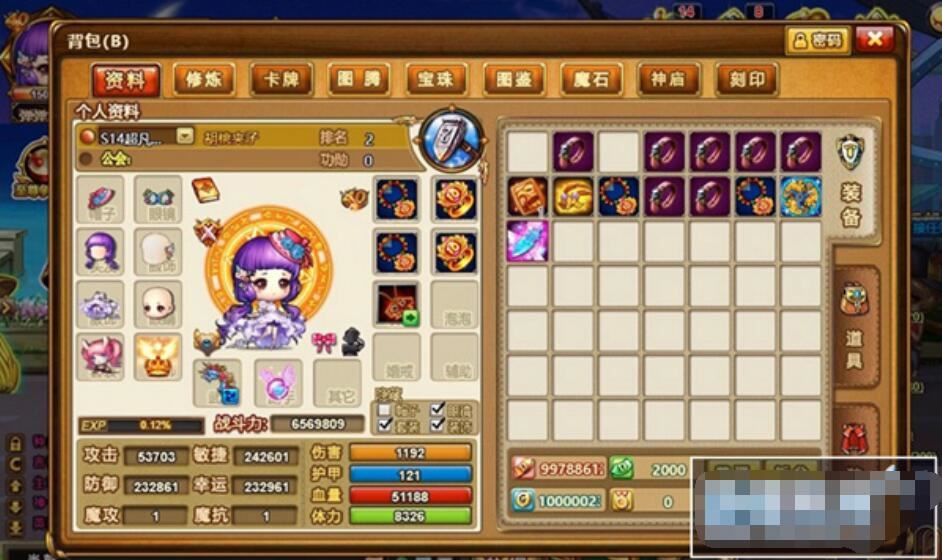Viewport: 942px width, 560px height.
Task: Select the golden horn item slot
Action: tap(573, 197)
